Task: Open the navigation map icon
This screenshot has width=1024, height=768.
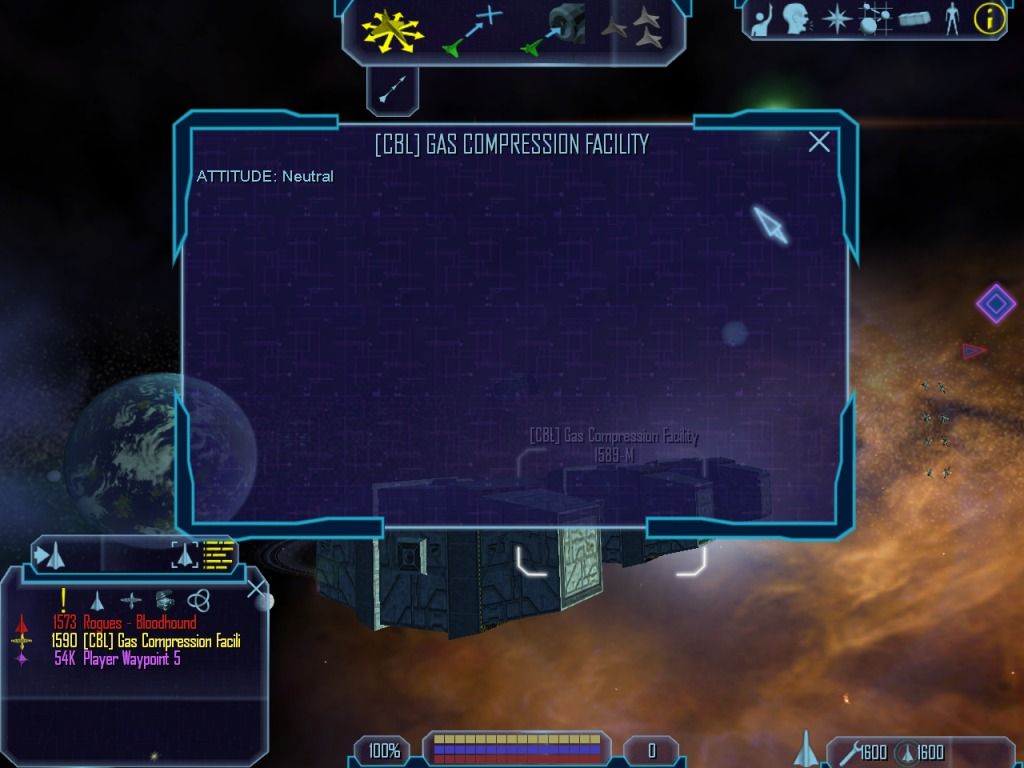Action: click(x=874, y=18)
